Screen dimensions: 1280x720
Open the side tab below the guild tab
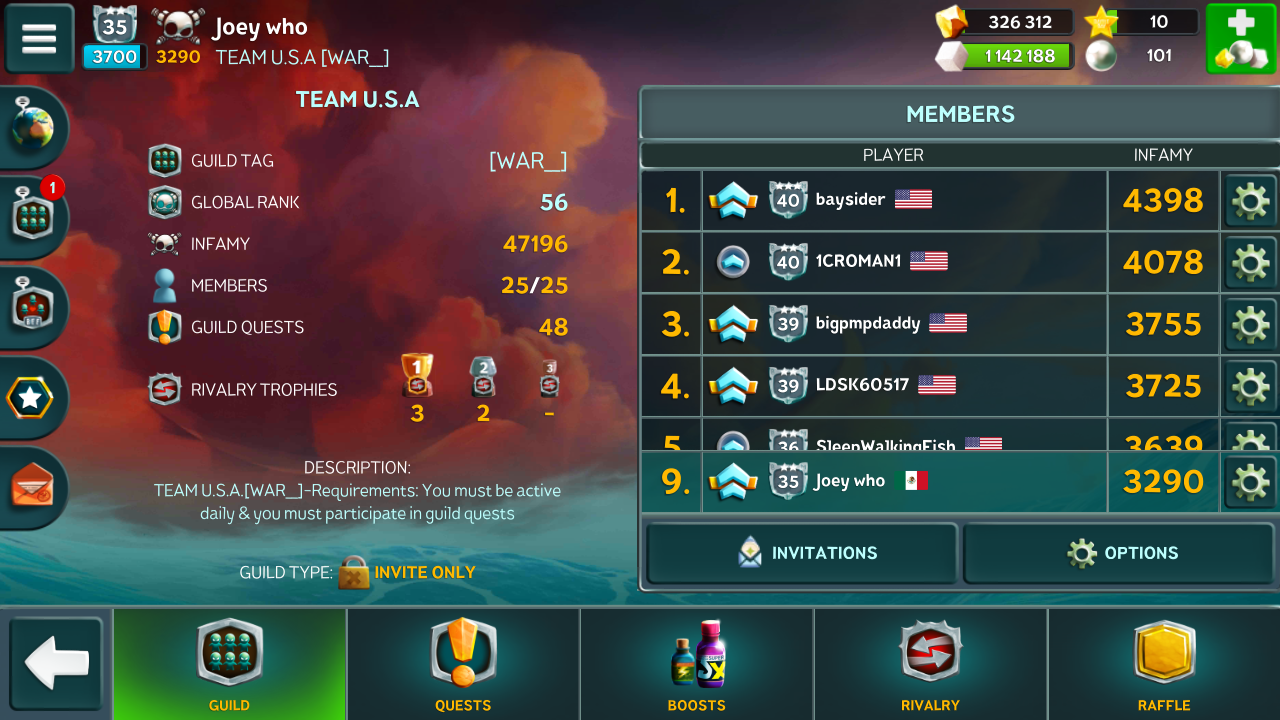pos(33,307)
